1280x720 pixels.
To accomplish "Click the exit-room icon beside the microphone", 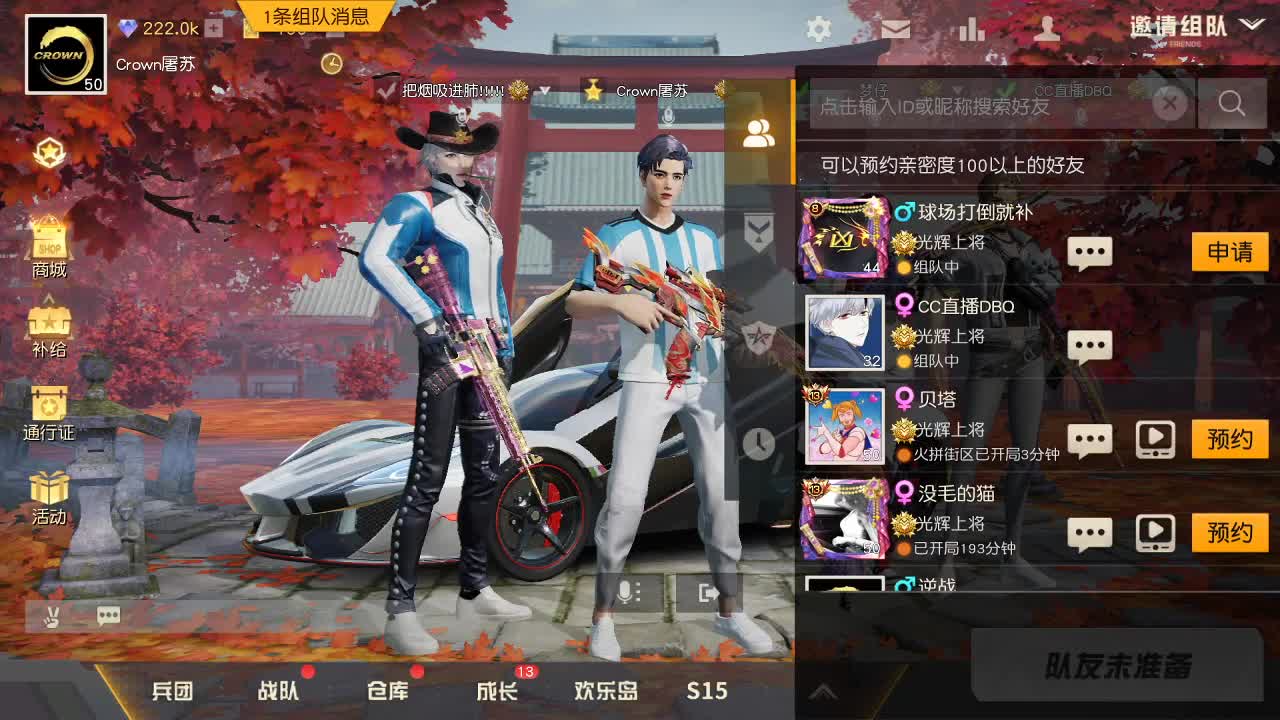I will pos(710,592).
